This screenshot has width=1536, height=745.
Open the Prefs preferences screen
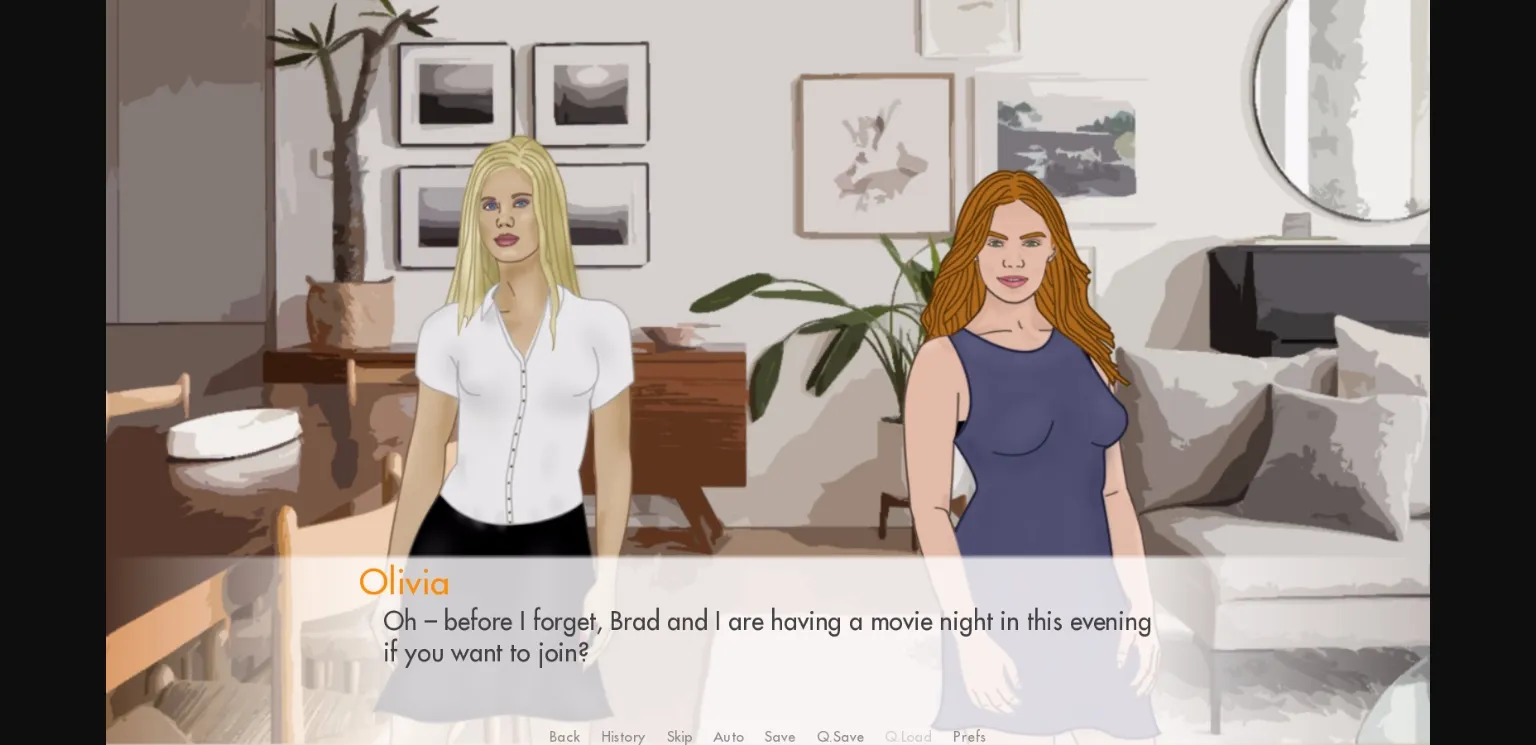968,737
